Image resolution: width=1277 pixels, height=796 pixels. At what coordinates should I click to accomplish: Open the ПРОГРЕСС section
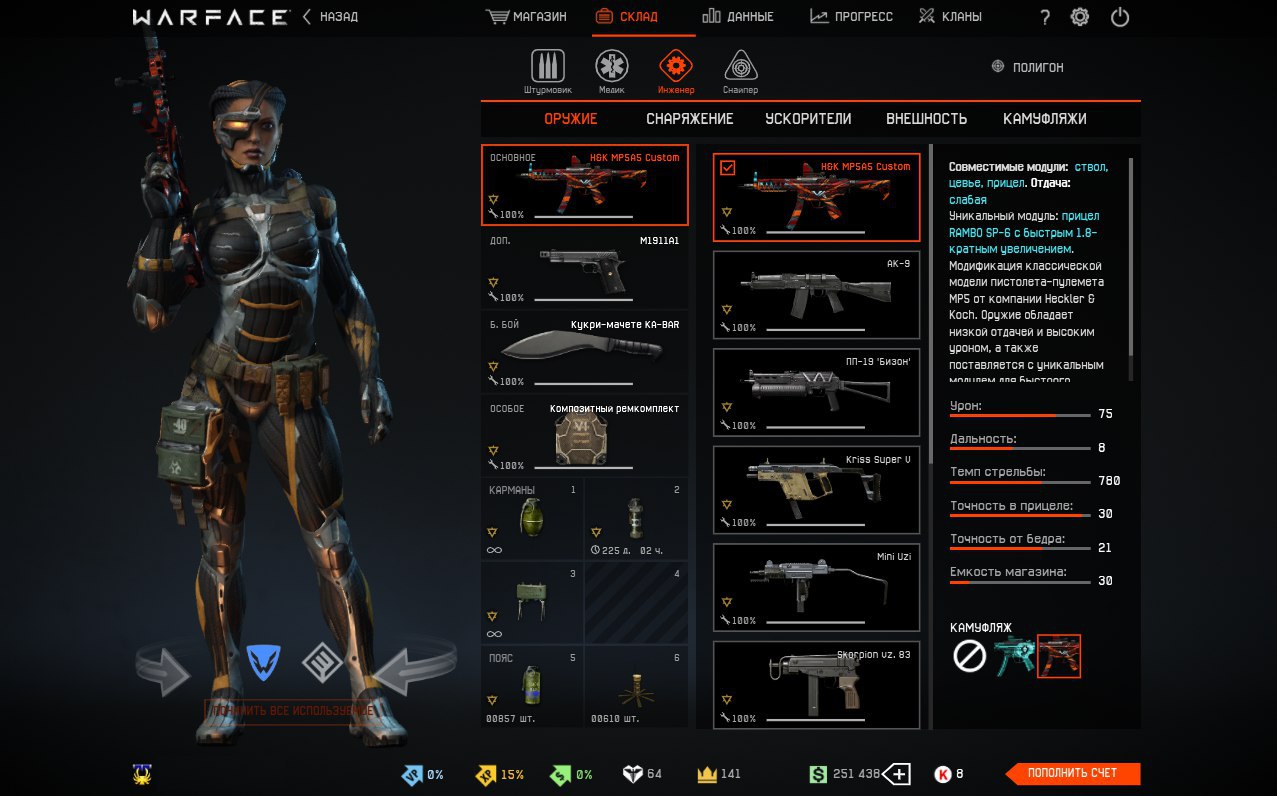click(x=851, y=17)
